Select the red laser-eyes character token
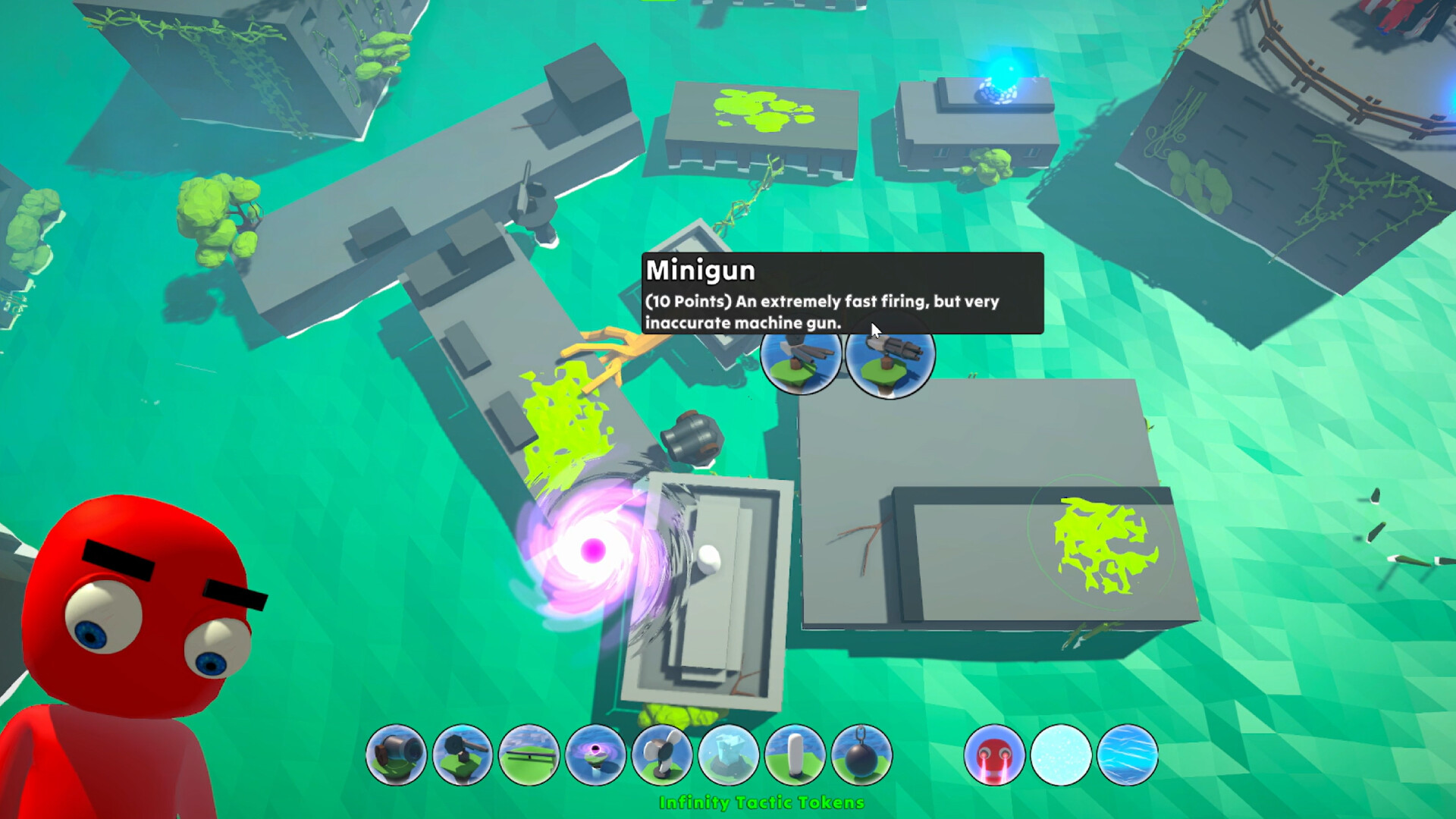The width and height of the screenshot is (1456, 819). click(995, 756)
